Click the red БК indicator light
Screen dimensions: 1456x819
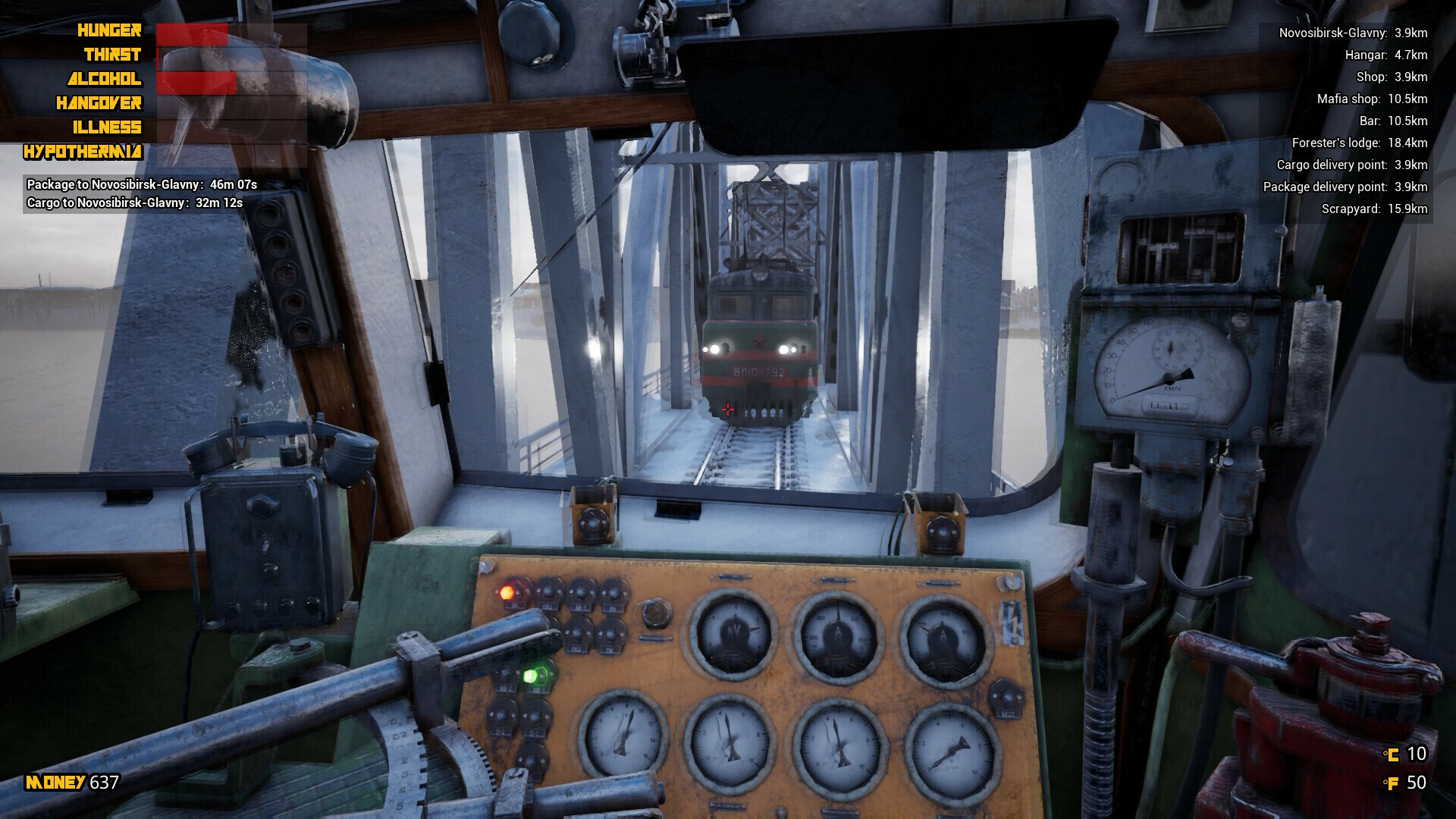tap(508, 591)
